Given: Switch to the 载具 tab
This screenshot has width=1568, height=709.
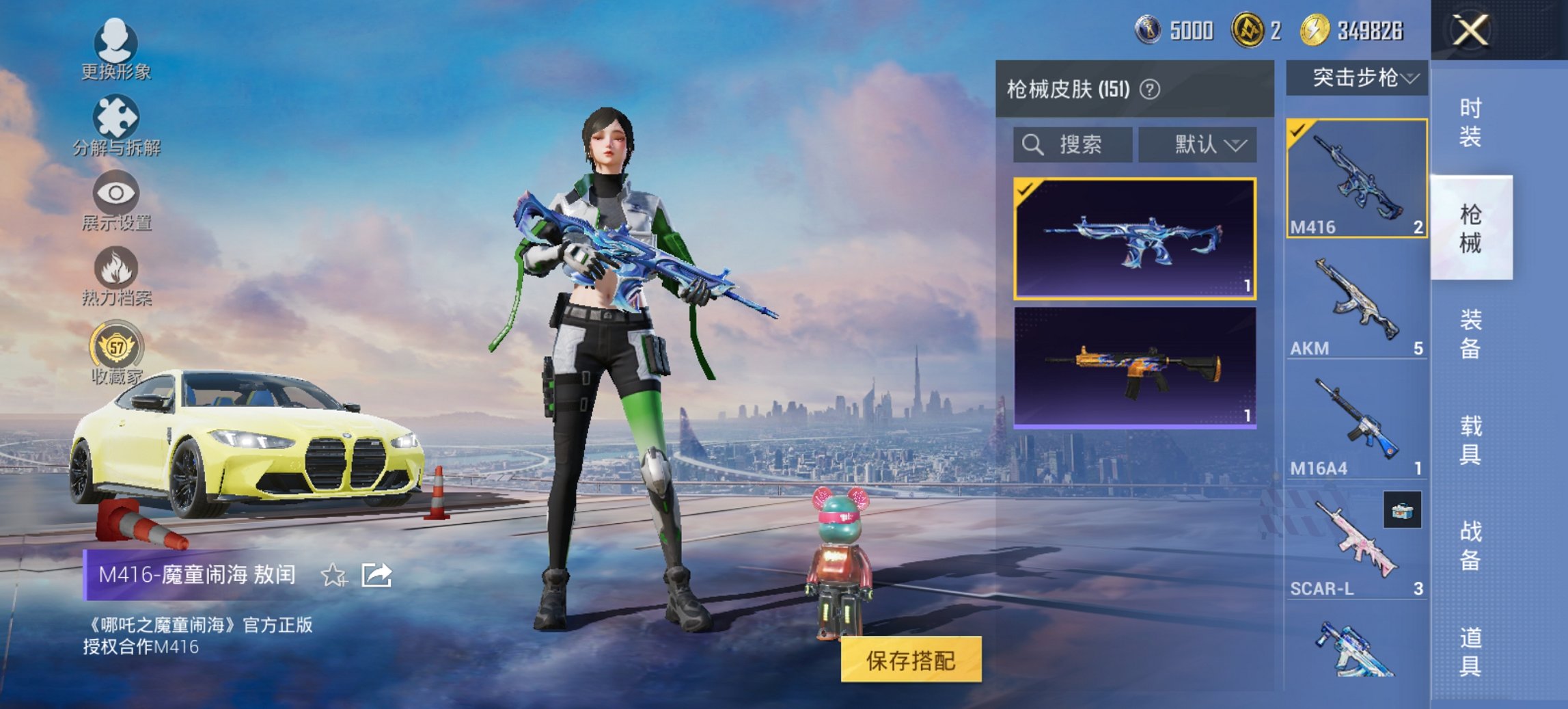Looking at the screenshot, I should coord(1466,441).
